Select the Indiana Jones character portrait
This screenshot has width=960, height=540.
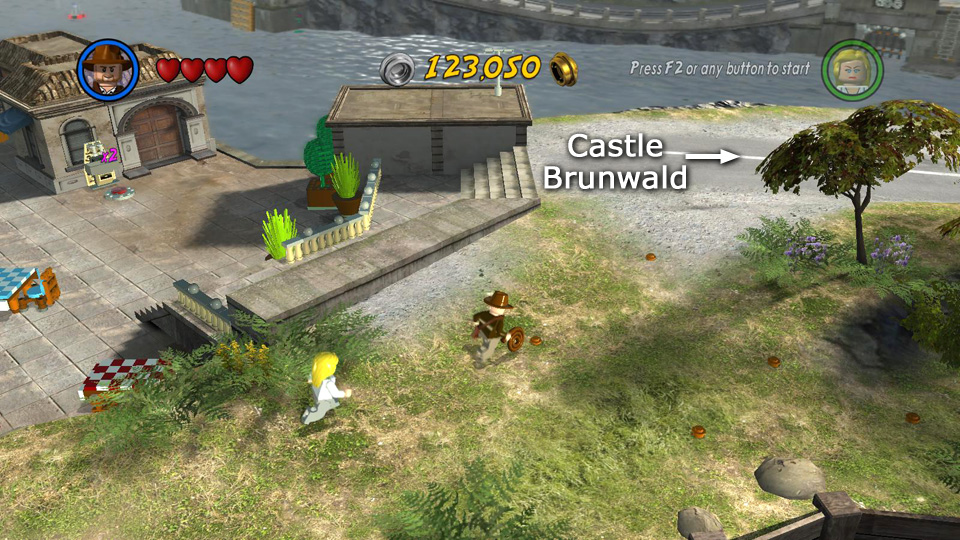point(107,69)
